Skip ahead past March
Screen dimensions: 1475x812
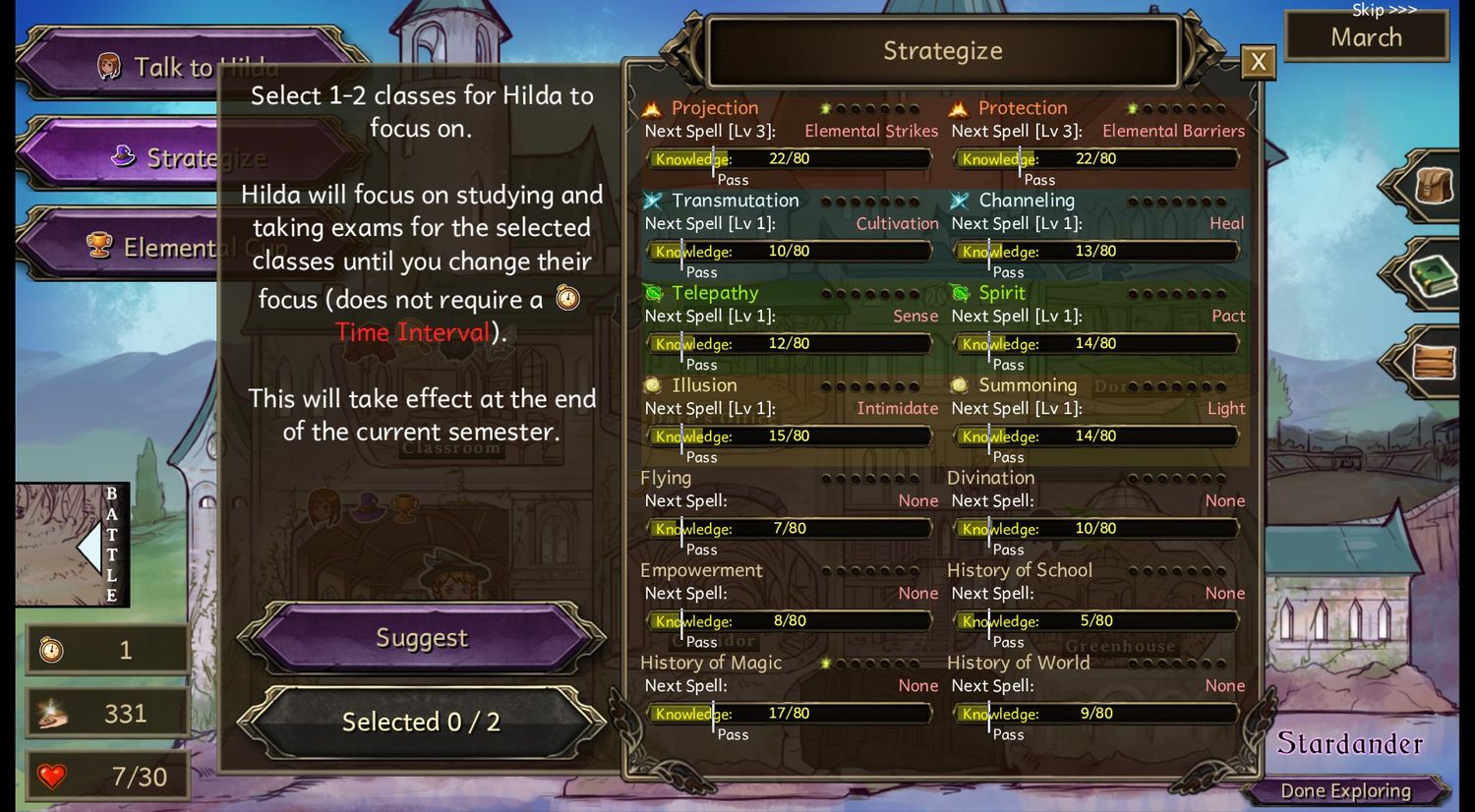[1383, 11]
